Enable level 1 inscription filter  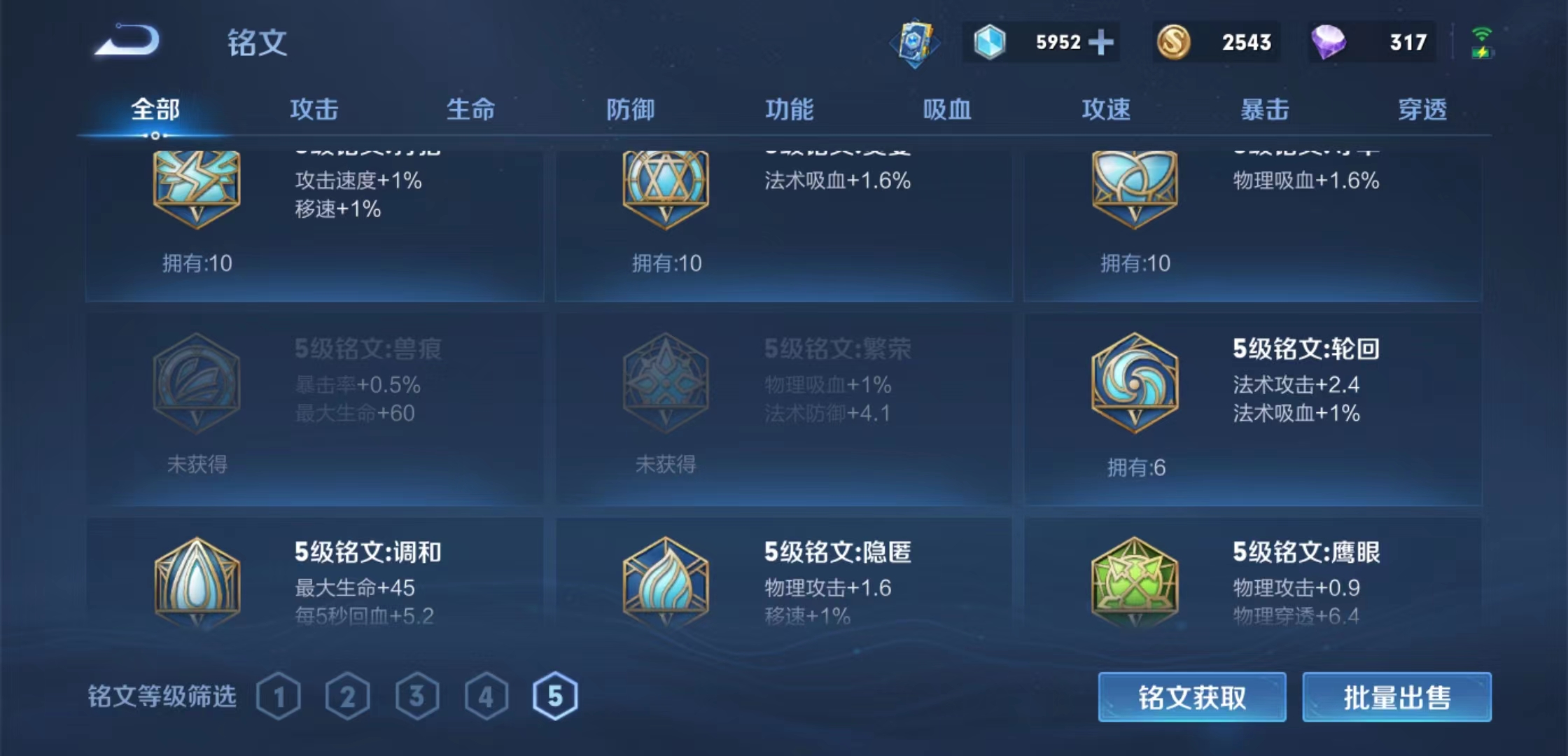tap(280, 695)
